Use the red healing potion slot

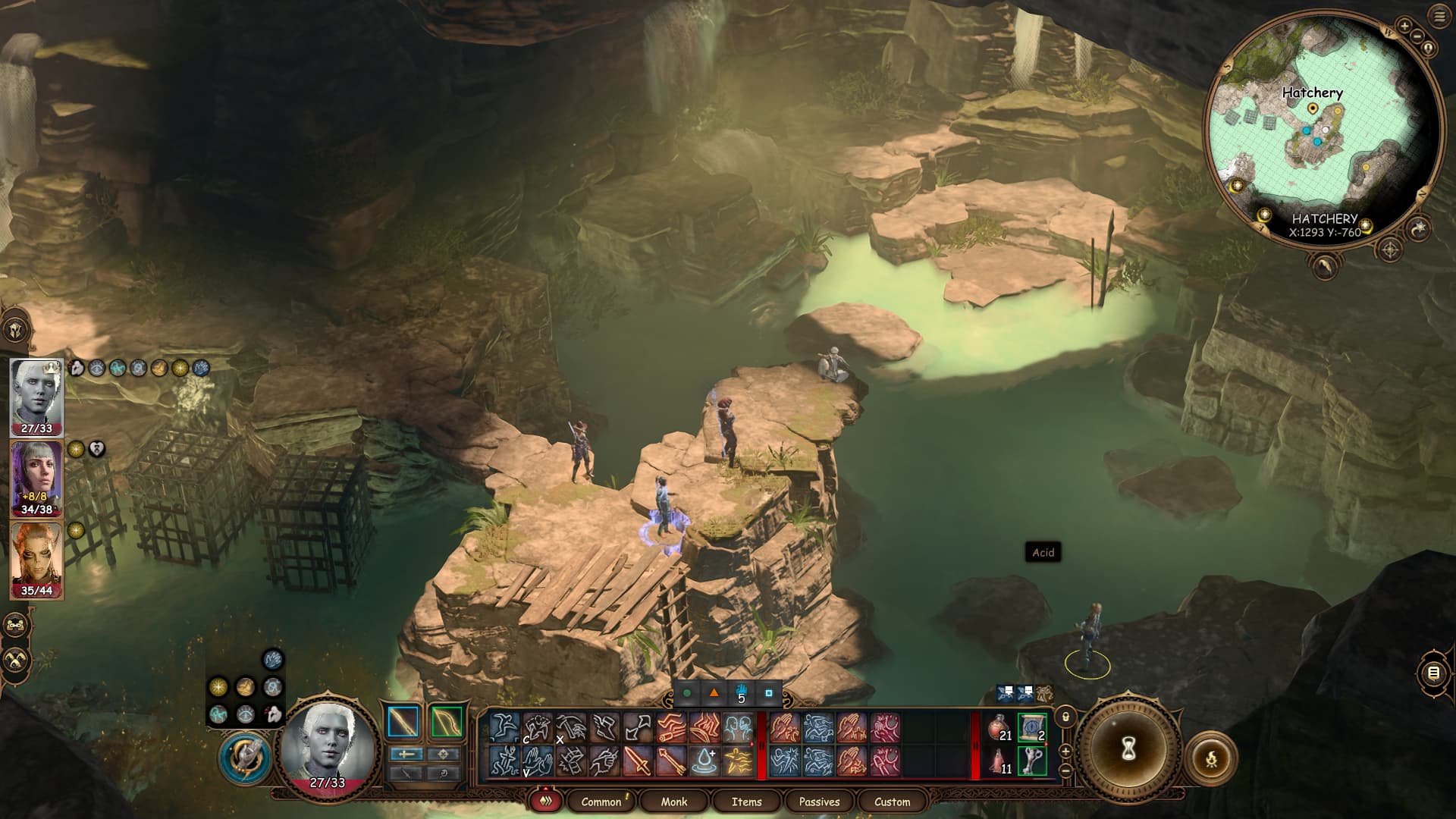(999, 728)
